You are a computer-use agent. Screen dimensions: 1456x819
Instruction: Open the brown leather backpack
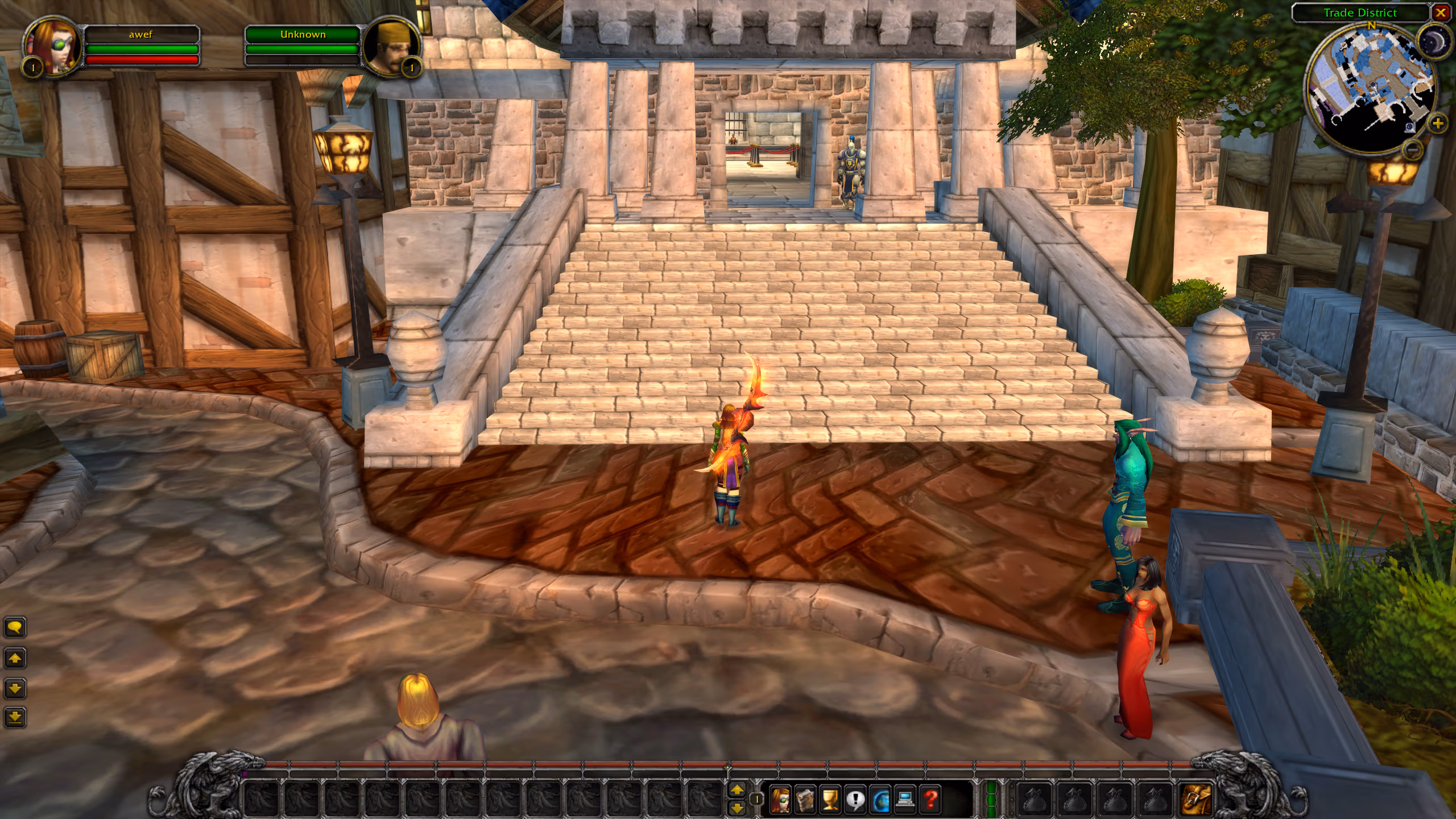coord(1196,799)
